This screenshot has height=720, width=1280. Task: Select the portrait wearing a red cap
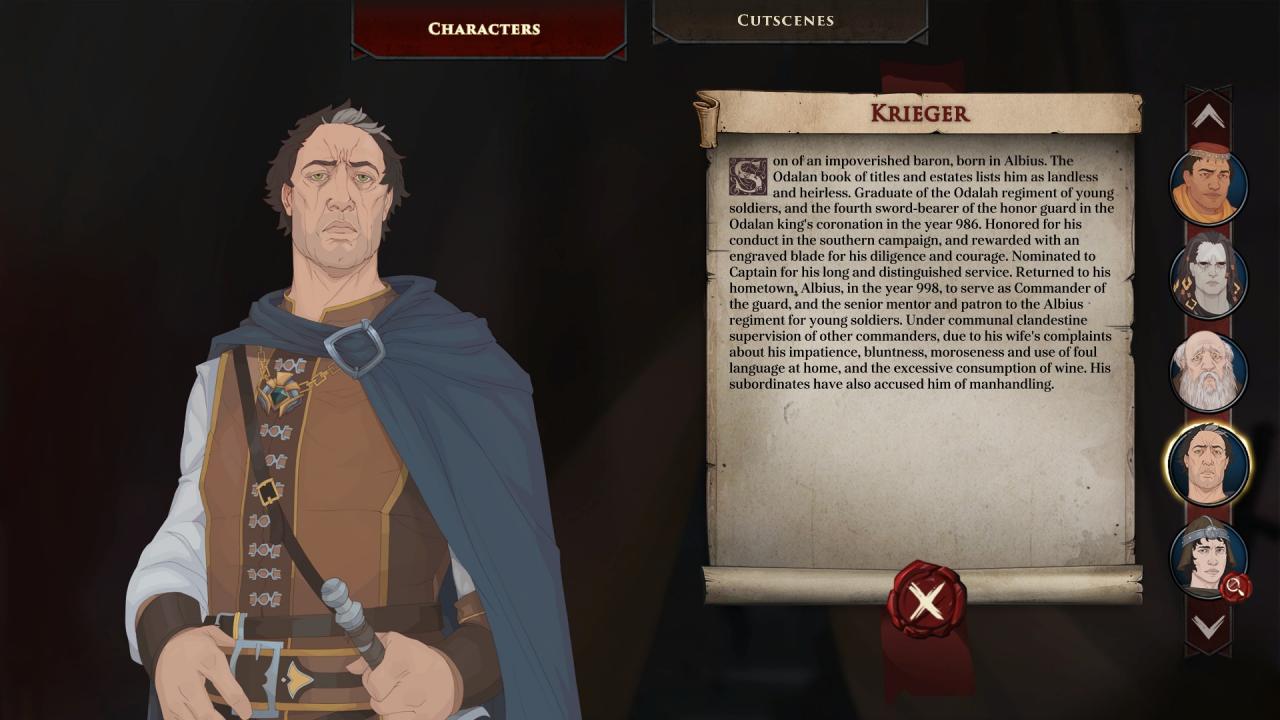[x=1208, y=186]
